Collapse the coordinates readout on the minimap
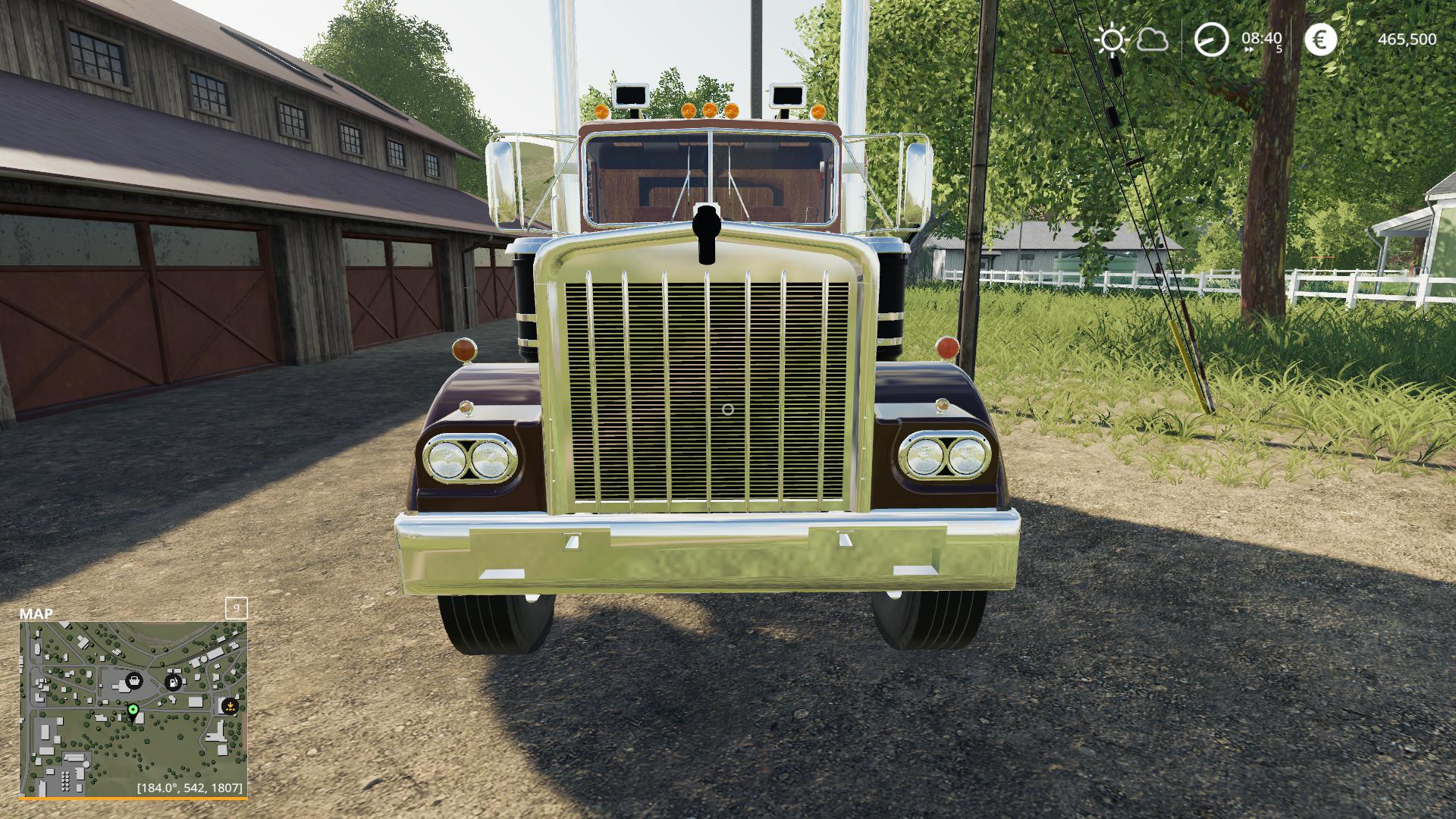This screenshot has width=1456, height=819. coord(190,787)
